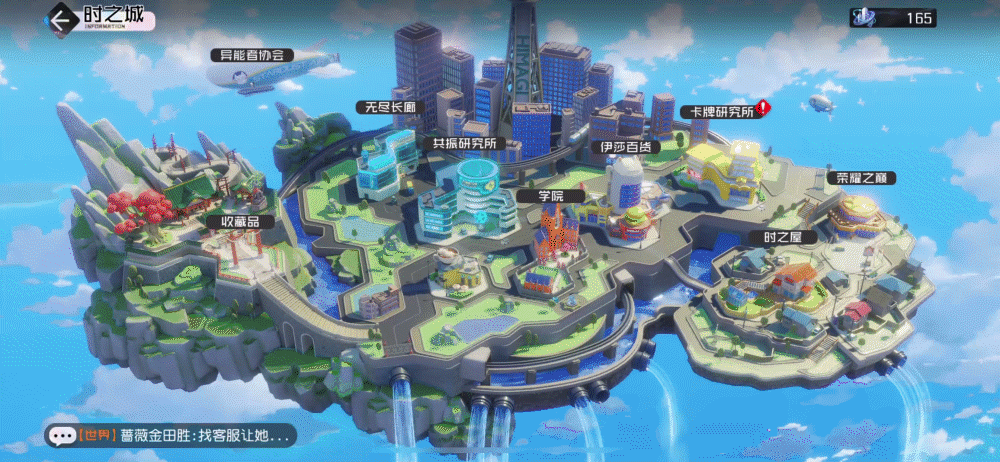Viewport: 1000px width, 462px height.
Task: View the 收藏品 collection
Action: (228, 221)
